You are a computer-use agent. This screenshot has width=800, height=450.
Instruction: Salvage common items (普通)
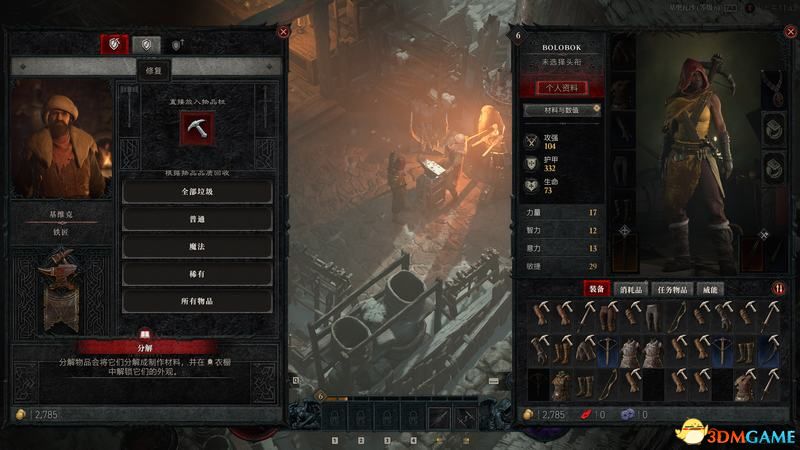(x=197, y=218)
